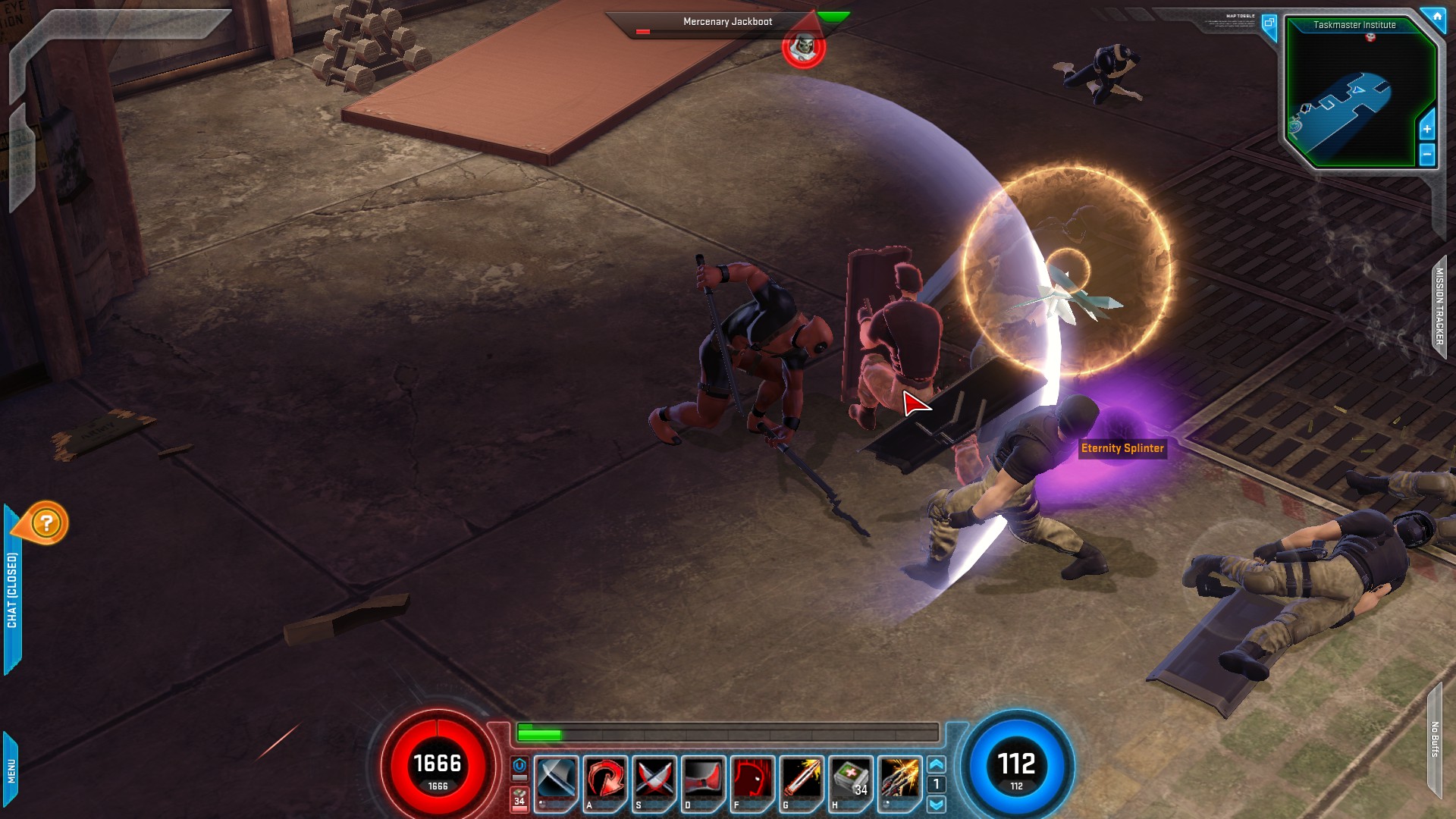Open the Menu side tab

point(11,770)
